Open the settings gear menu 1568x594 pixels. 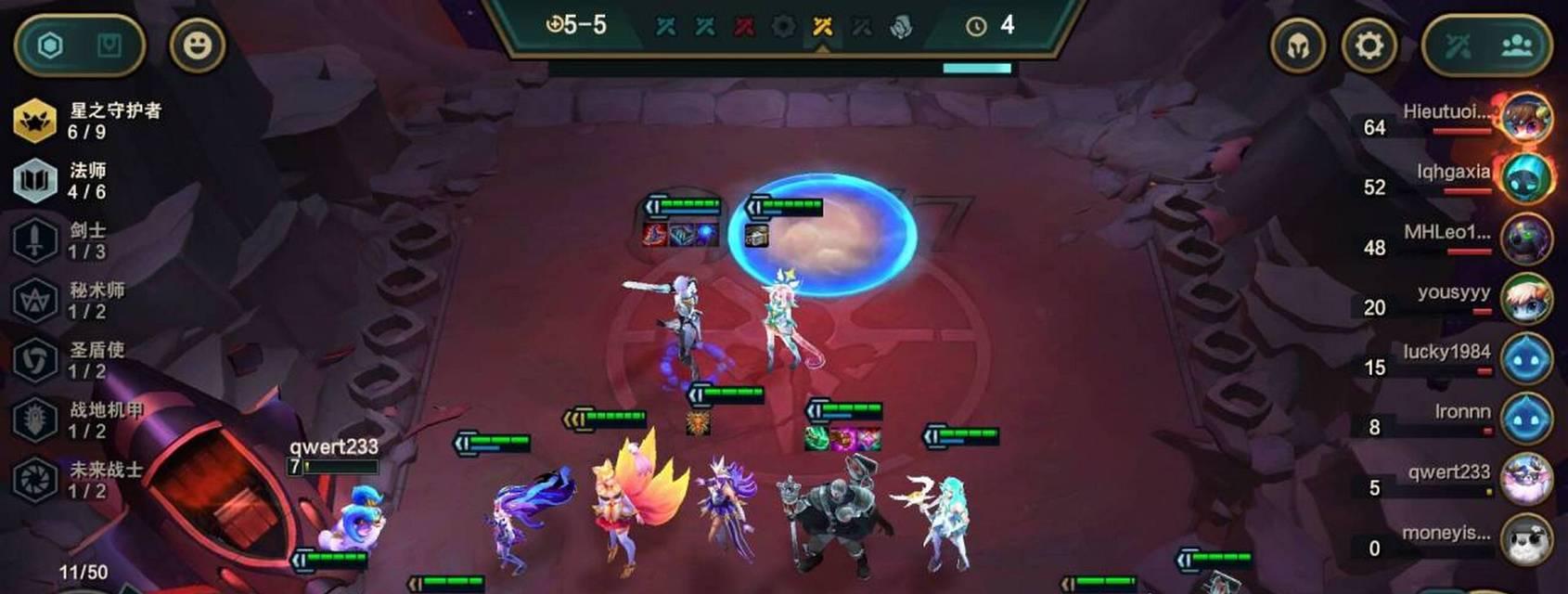coord(1369,45)
